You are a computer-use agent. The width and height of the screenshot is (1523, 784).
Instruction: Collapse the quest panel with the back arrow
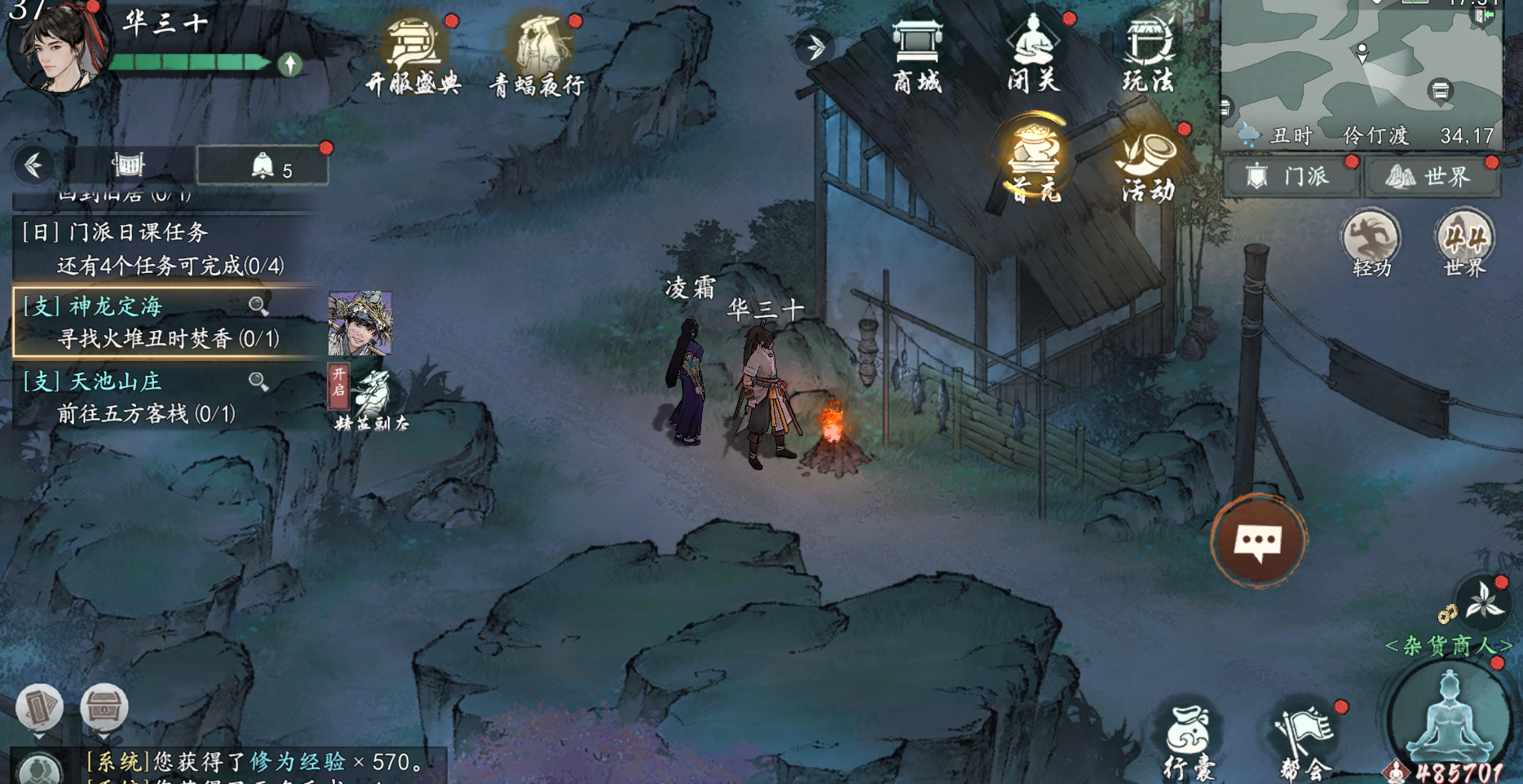click(33, 165)
